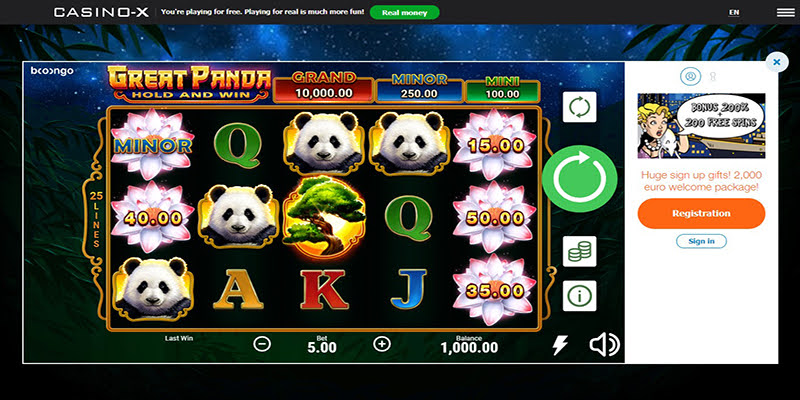Spin the reels with the green button
The width and height of the screenshot is (800, 400).
(x=580, y=182)
